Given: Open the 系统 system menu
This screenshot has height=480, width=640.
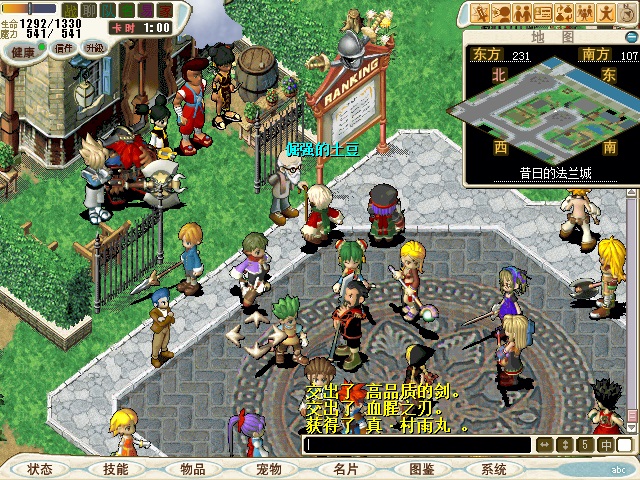Looking at the screenshot, I should [x=494, y=469].
